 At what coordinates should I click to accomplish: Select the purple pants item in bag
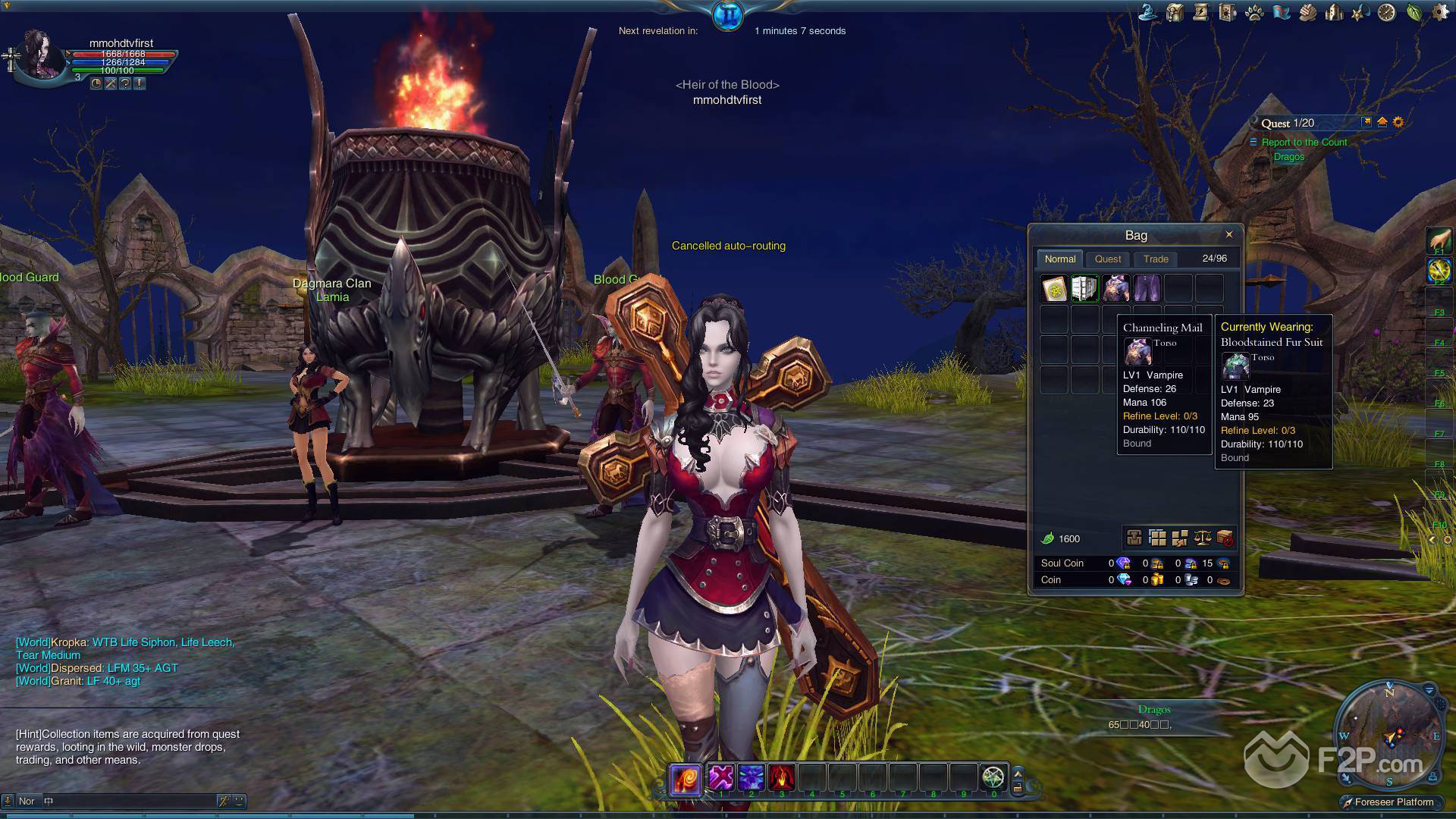(x=1147, y=288)
